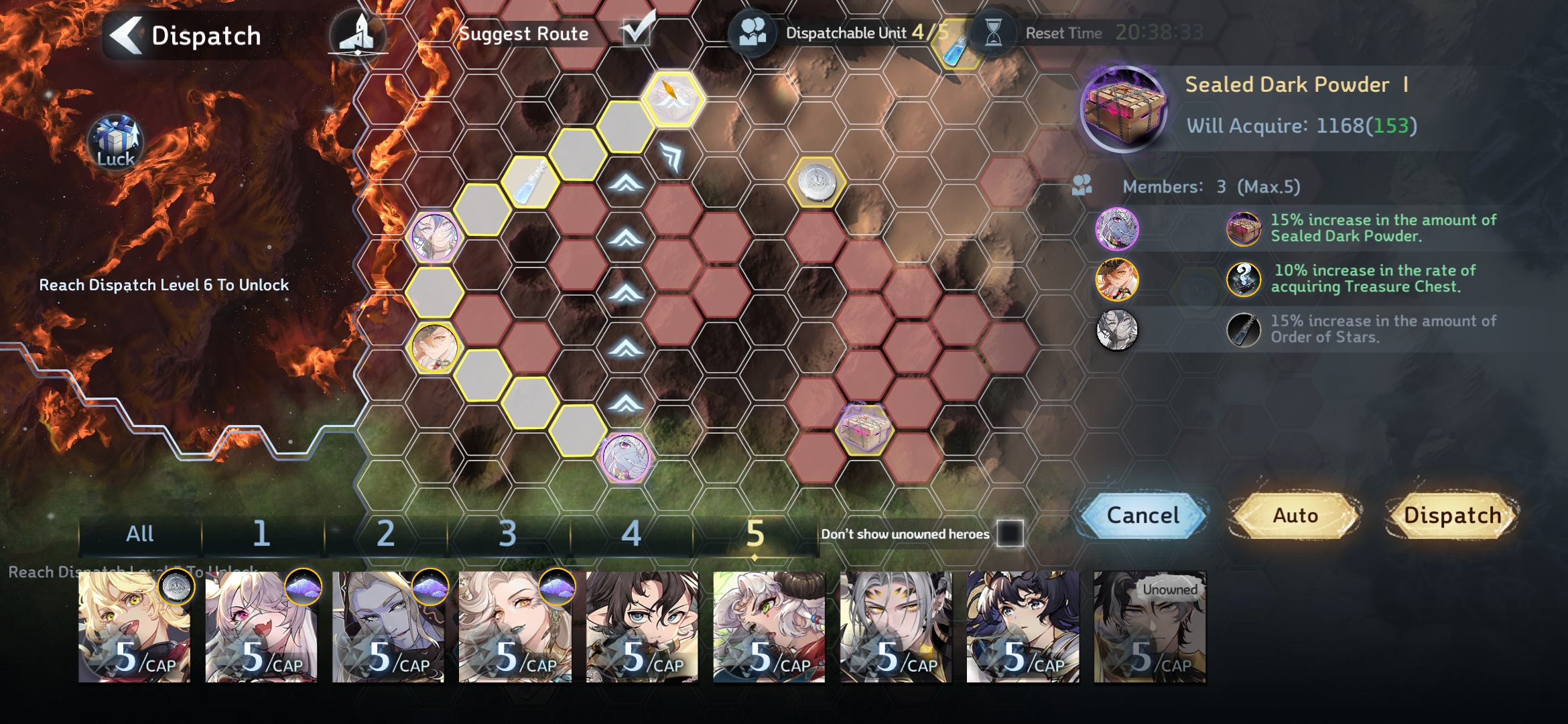1568x724 pixels.
Task: Confirm with the Dispatch button
Action: coord(1452,516)
